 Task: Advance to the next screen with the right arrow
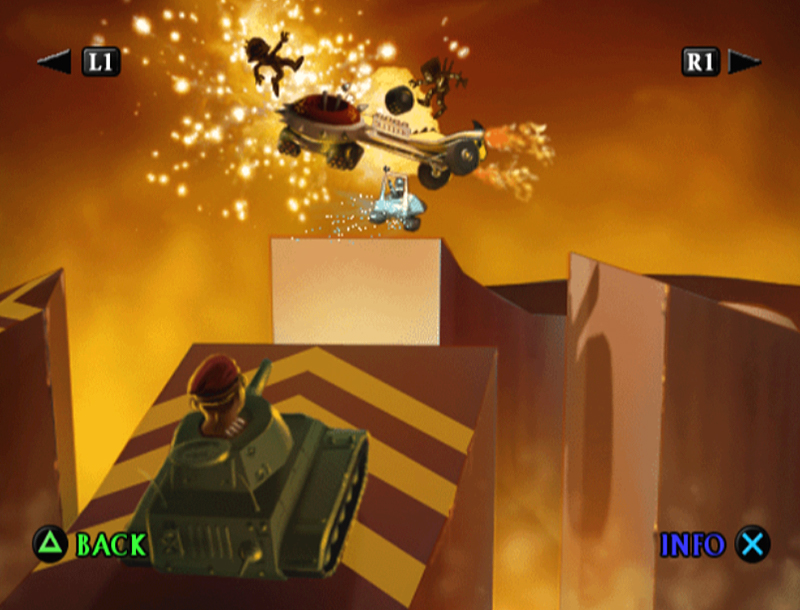745,62
